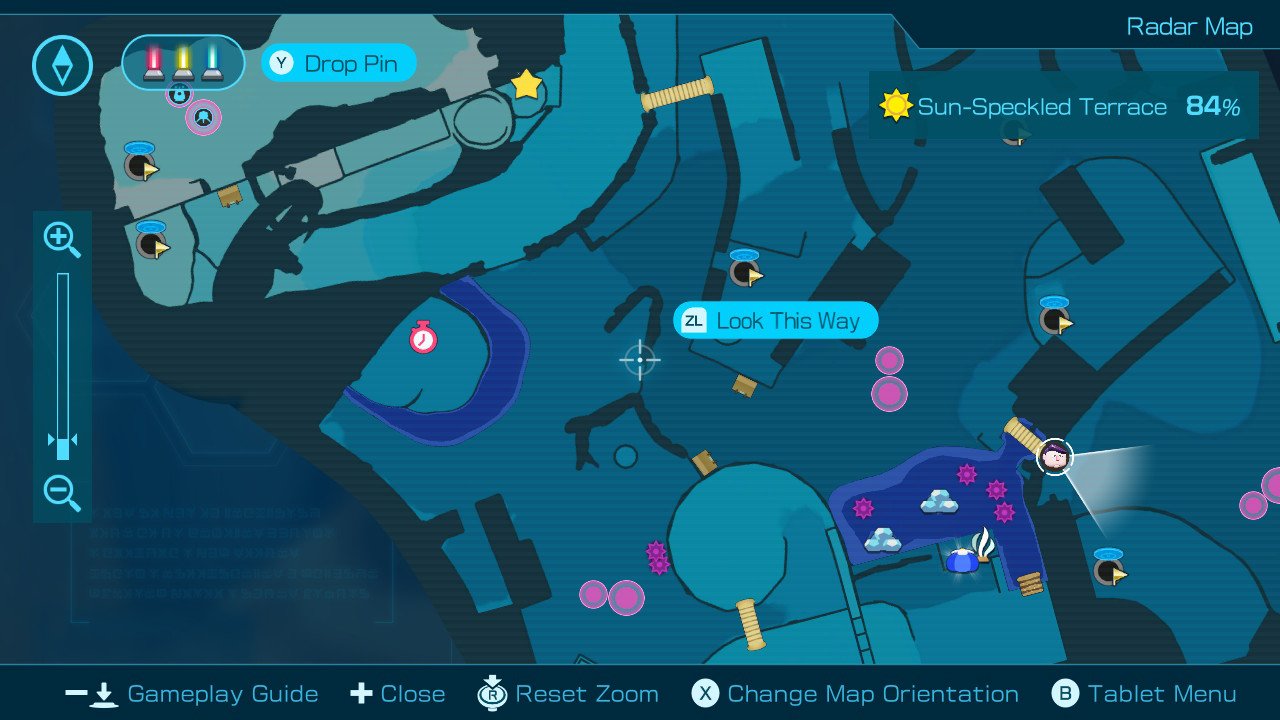Viewport: 1280px width, 720px height.
Task: Activate the Look This Way prompt
Action: [775, 321]
